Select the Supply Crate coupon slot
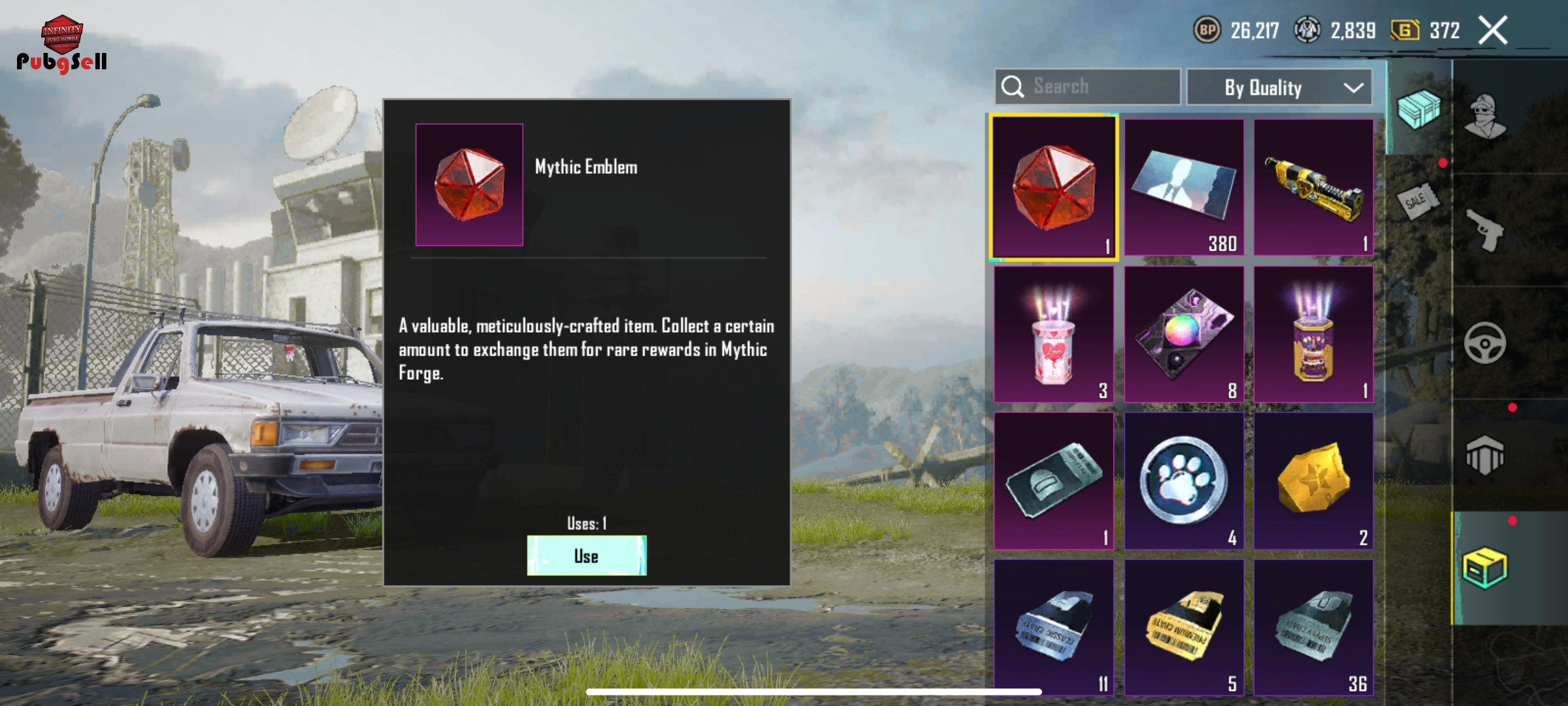The image size is (1568, 706). point(1313,628)
